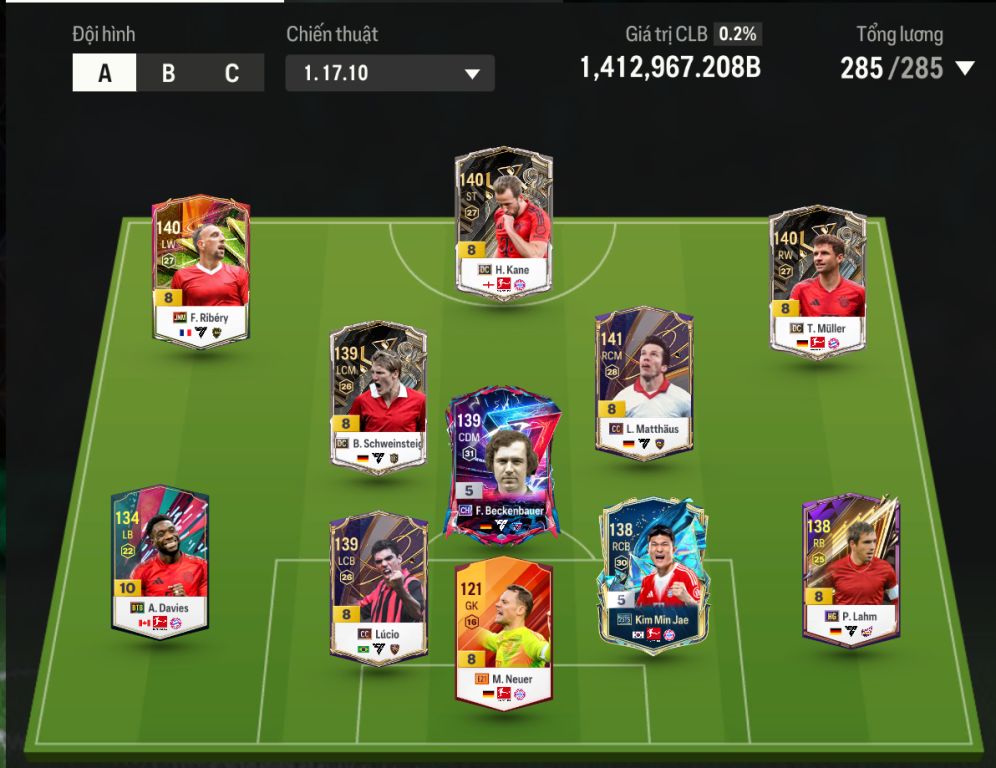The image size is (996, 768).
Task: Switch to squad tab C
Action: click(232, 73)
